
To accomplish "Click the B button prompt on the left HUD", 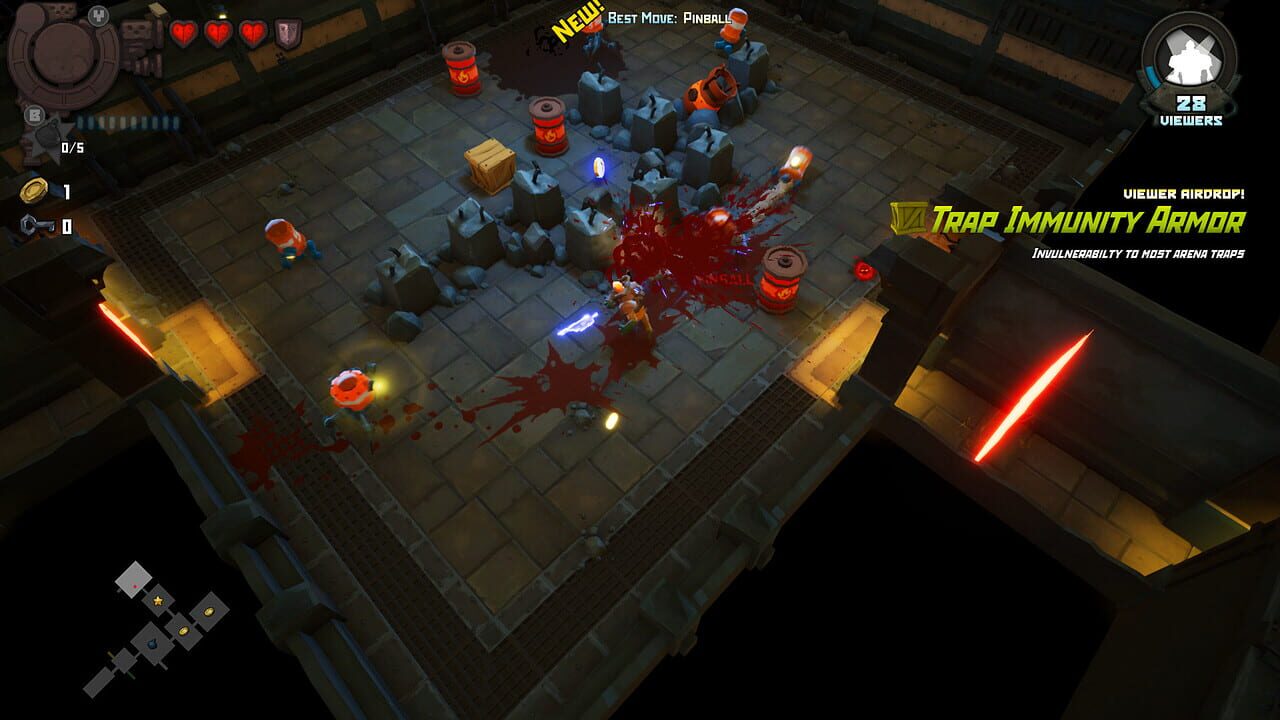I will point(34,116).
